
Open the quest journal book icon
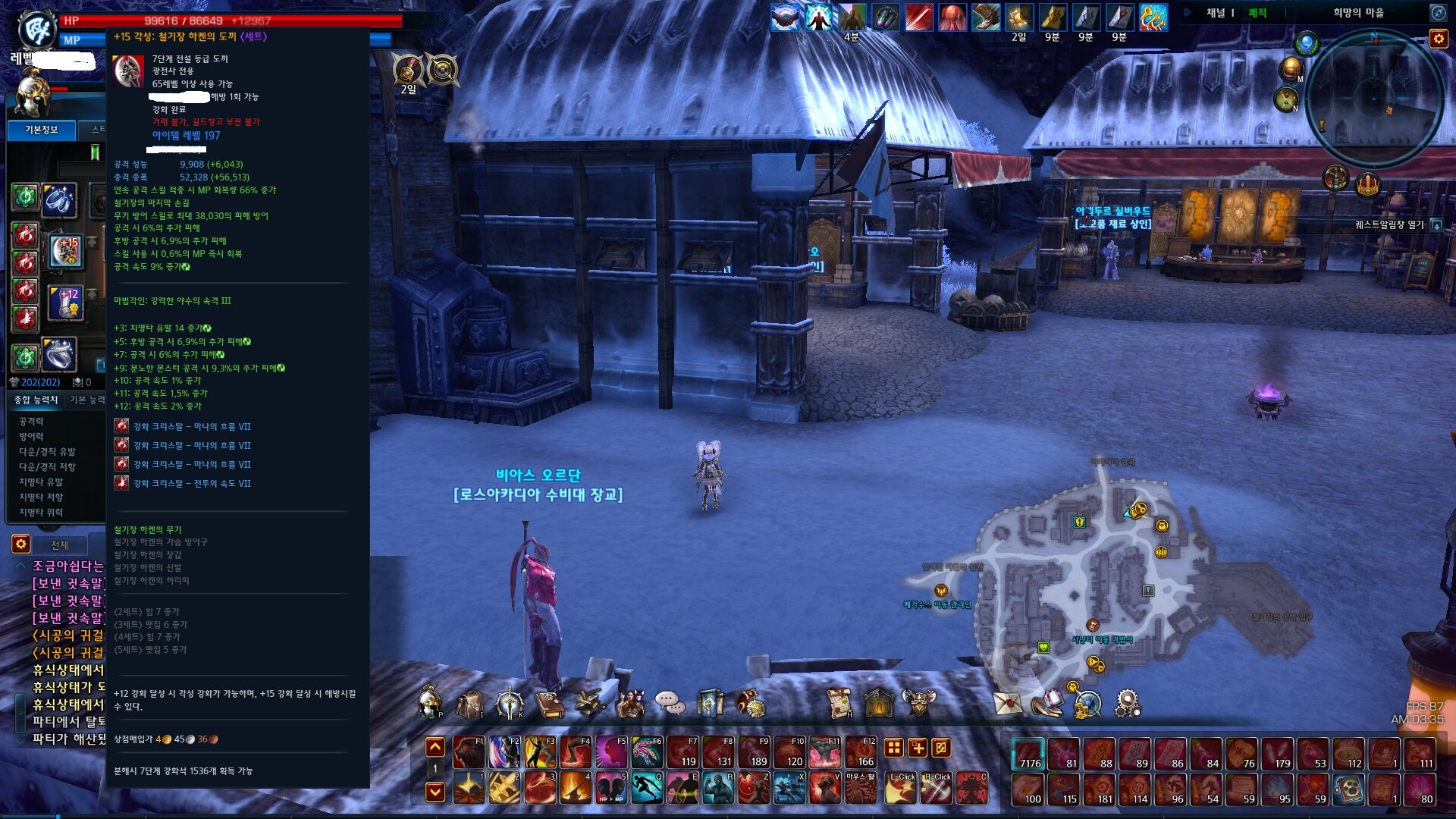click(550, 704)
